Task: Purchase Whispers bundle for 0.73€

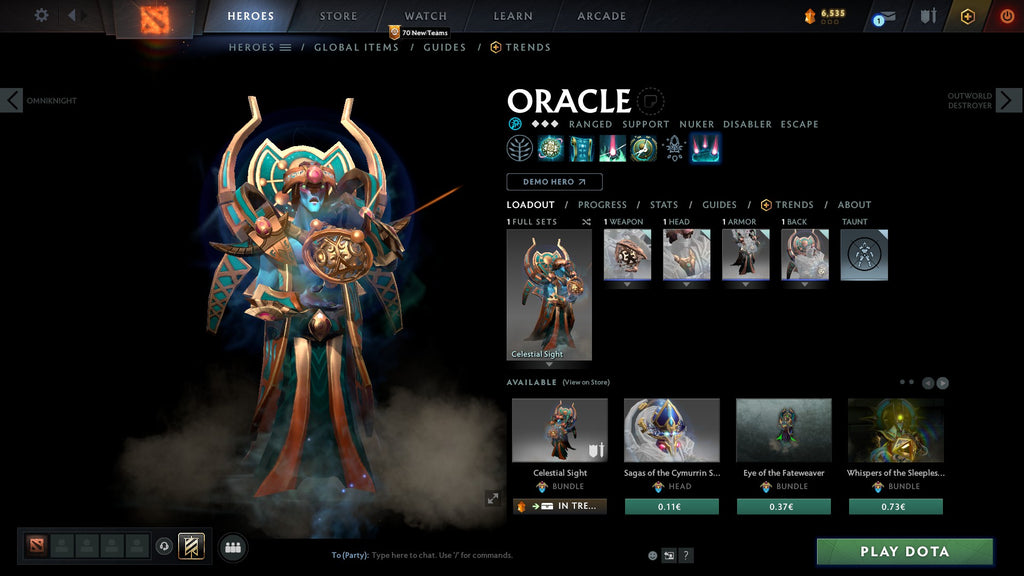Action: tap(896, 507)
